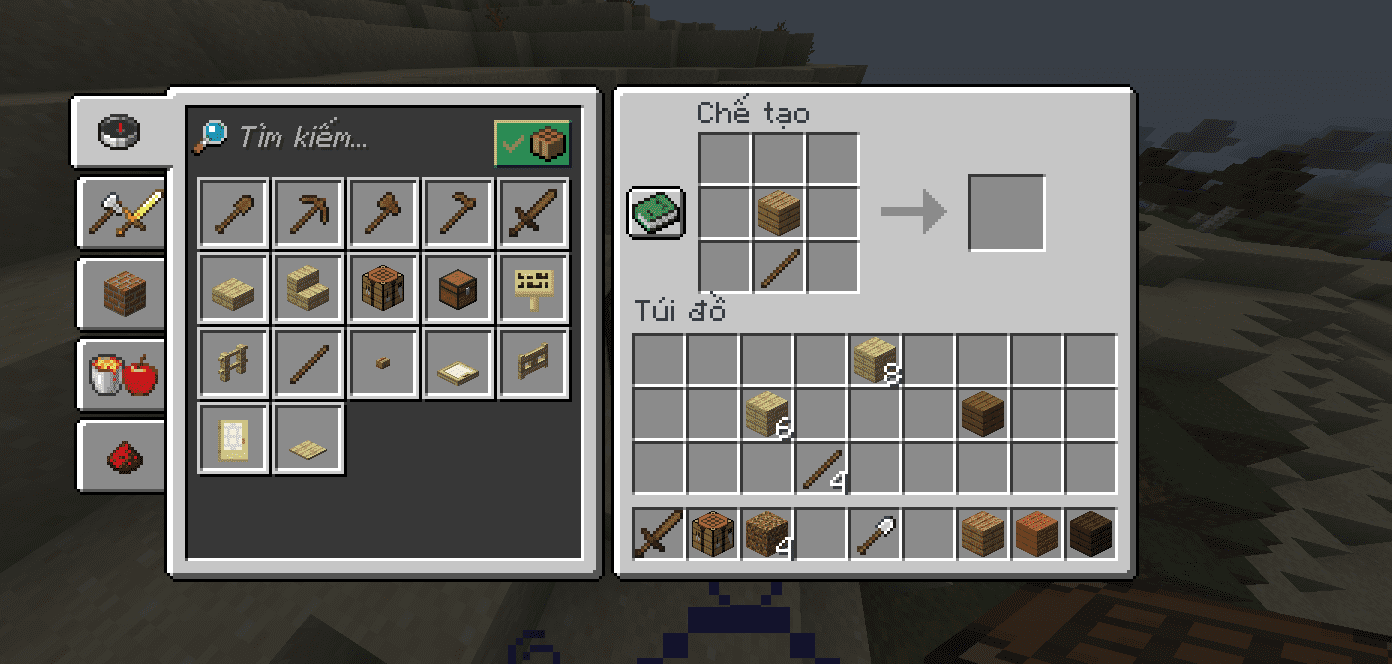This screenshot has width=1392, height=664.
Task: Toggle the craftable-only recipe filter
Action: click(x=532, y=144)
